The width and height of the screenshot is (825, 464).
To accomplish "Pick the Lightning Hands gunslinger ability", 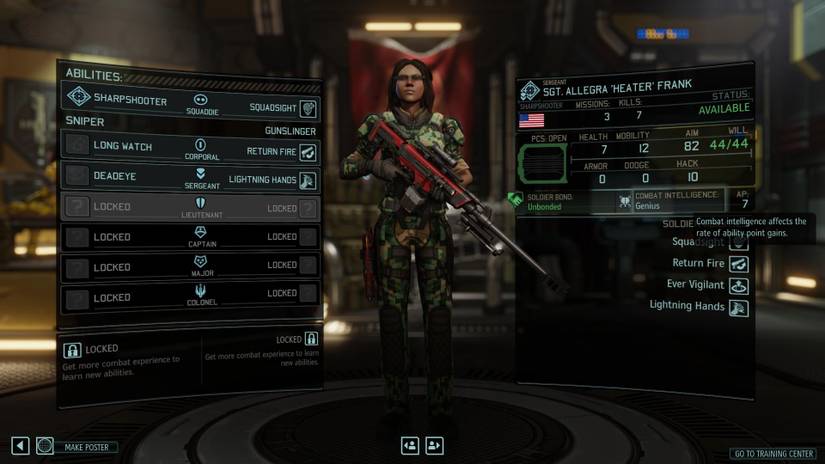I will pyautogui.click(x=272, y=181).
